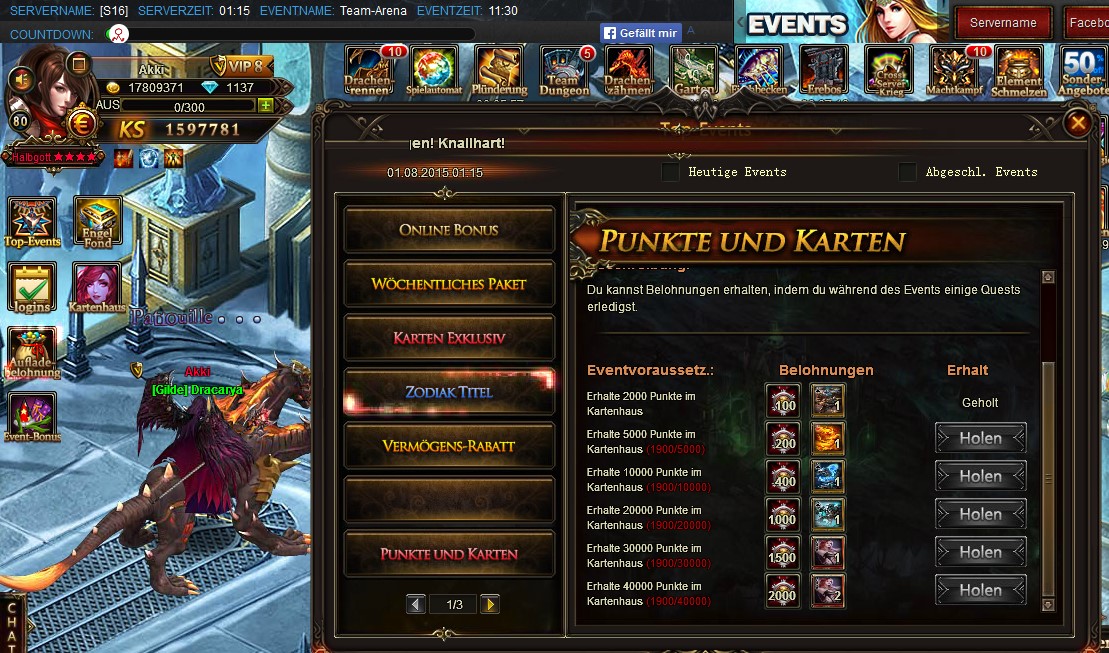The height and width of the screenshot is (653, 1109).
Task: Close the Top-Events window
Action: (1077, 123)
